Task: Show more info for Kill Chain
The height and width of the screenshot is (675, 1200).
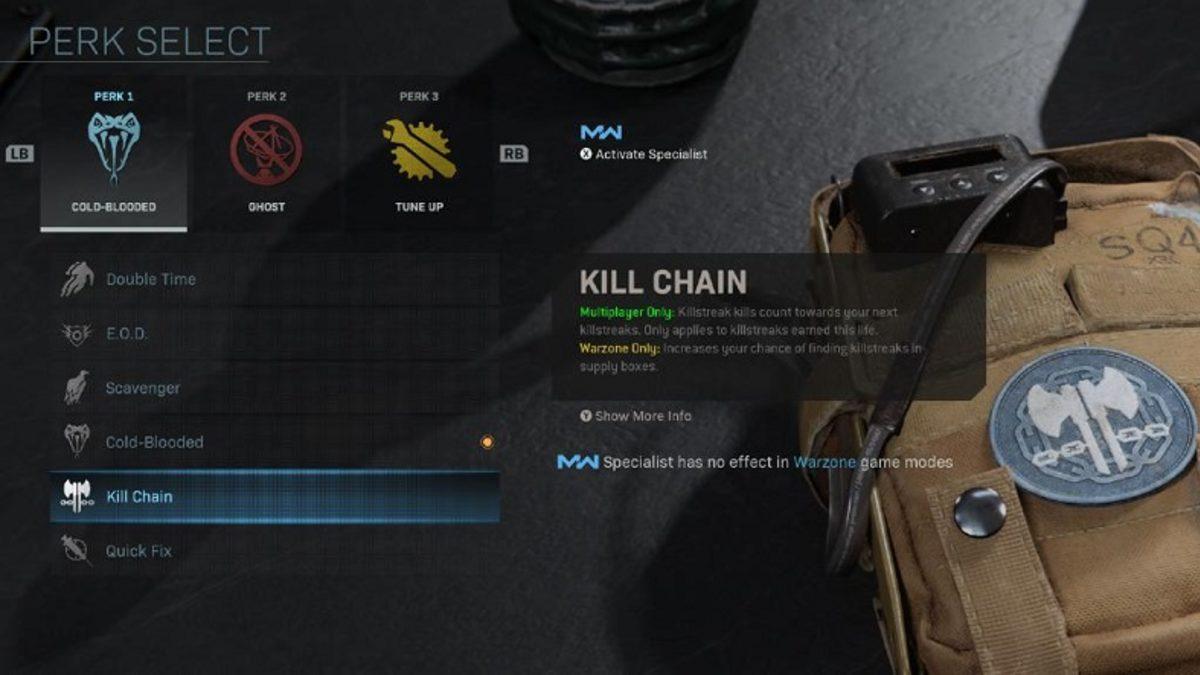Action: point(636,416)
